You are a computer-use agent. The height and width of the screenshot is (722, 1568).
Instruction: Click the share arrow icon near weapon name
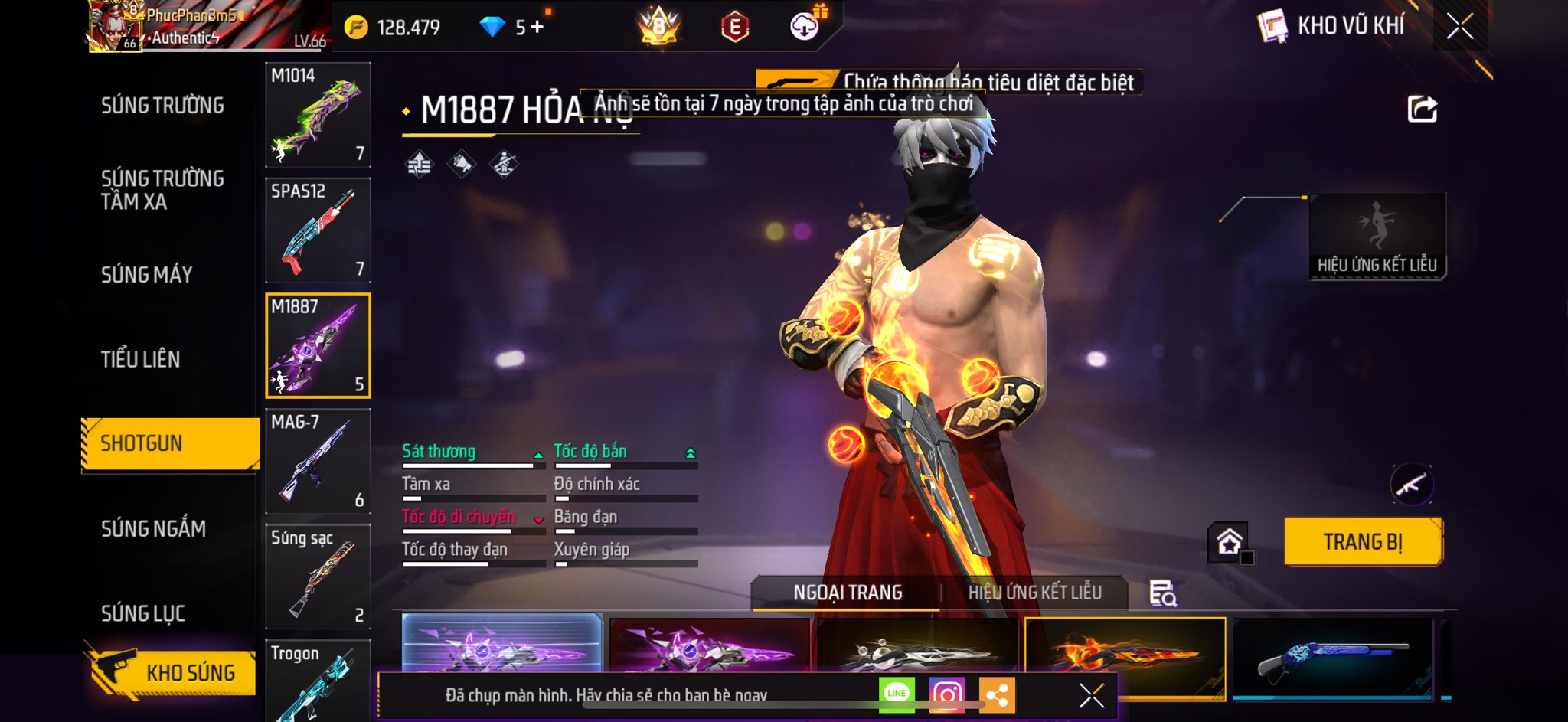(x=1422, y=109)
